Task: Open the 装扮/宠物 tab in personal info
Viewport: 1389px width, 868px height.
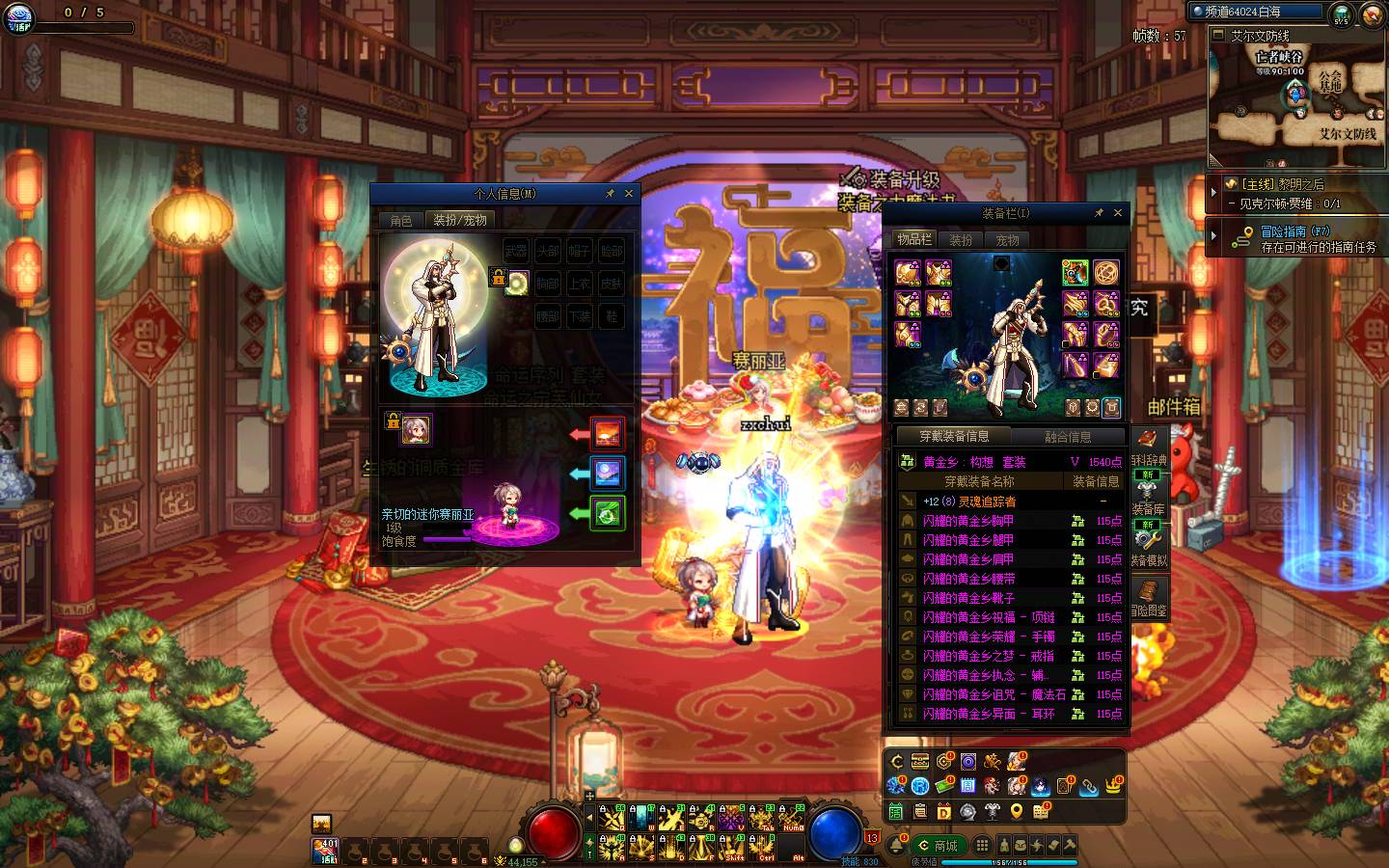Action: point(460,221)
